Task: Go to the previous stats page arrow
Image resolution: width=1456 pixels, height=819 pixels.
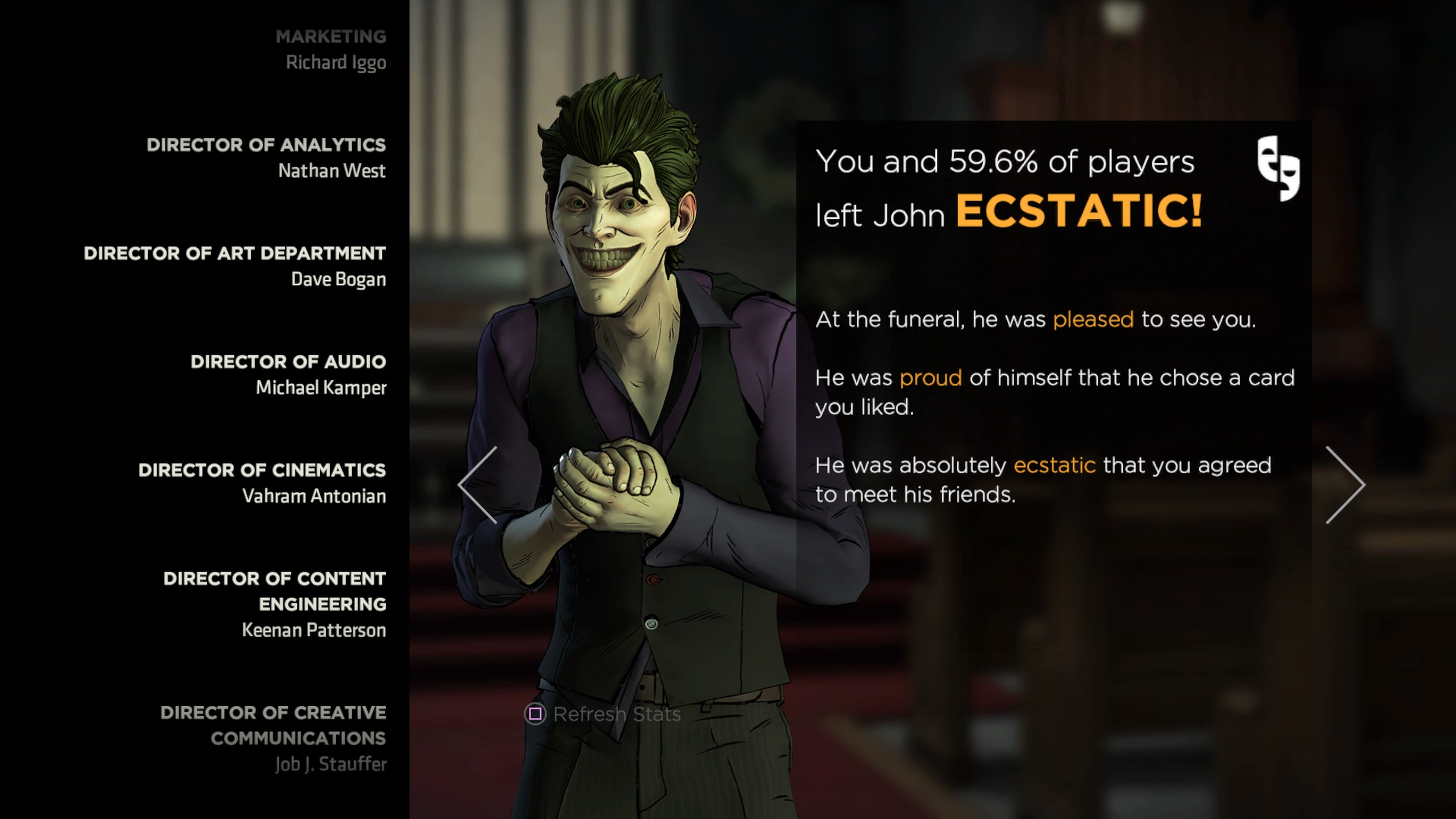Action: (x=478, y=485)
